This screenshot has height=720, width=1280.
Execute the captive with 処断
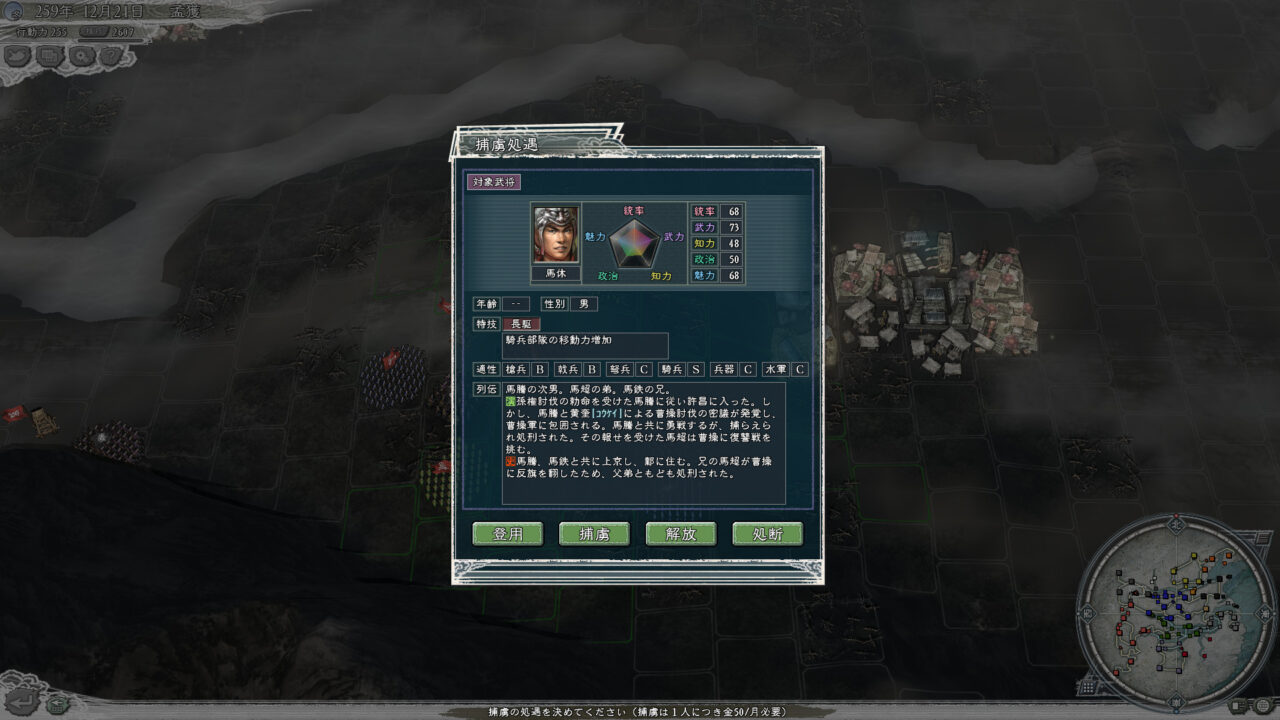tap(767, 534)
